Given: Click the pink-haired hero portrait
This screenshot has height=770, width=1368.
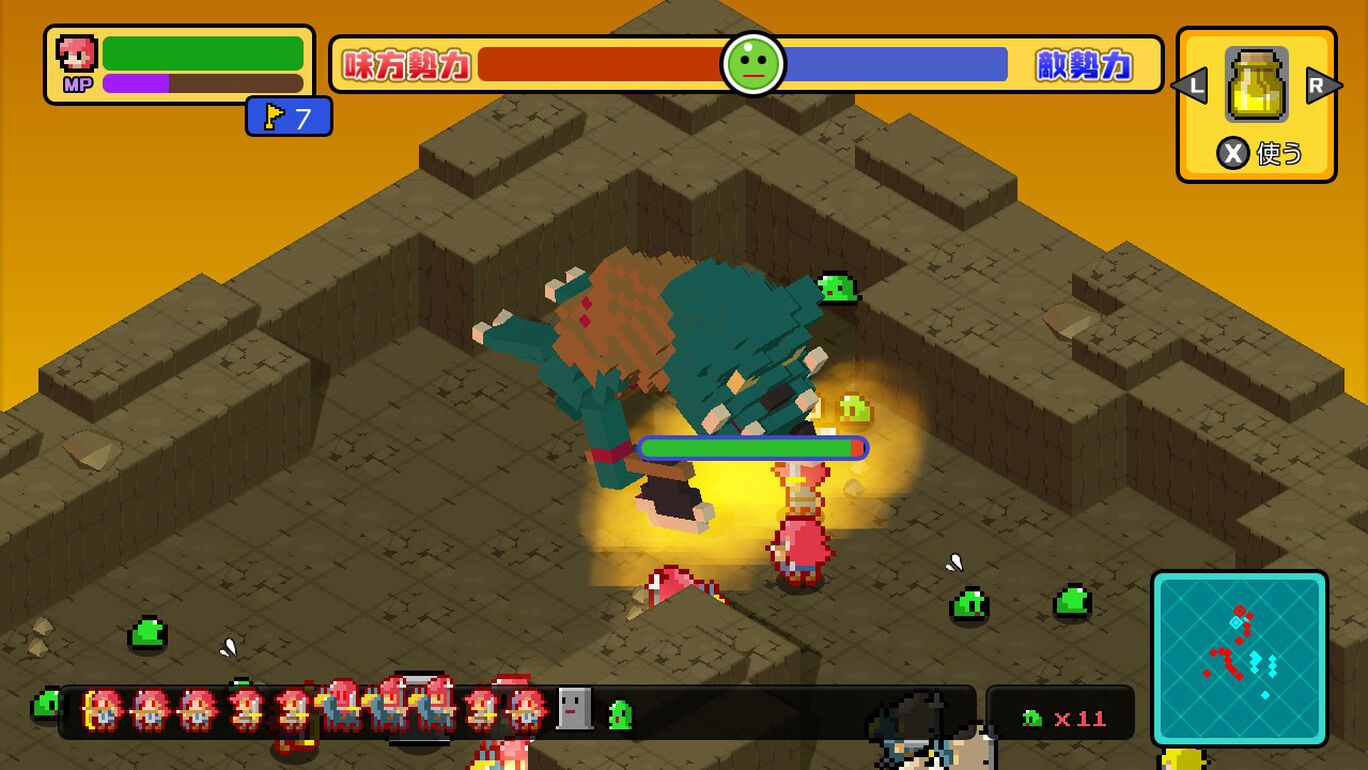Looking at the screenshot, I should click(77, 54).
